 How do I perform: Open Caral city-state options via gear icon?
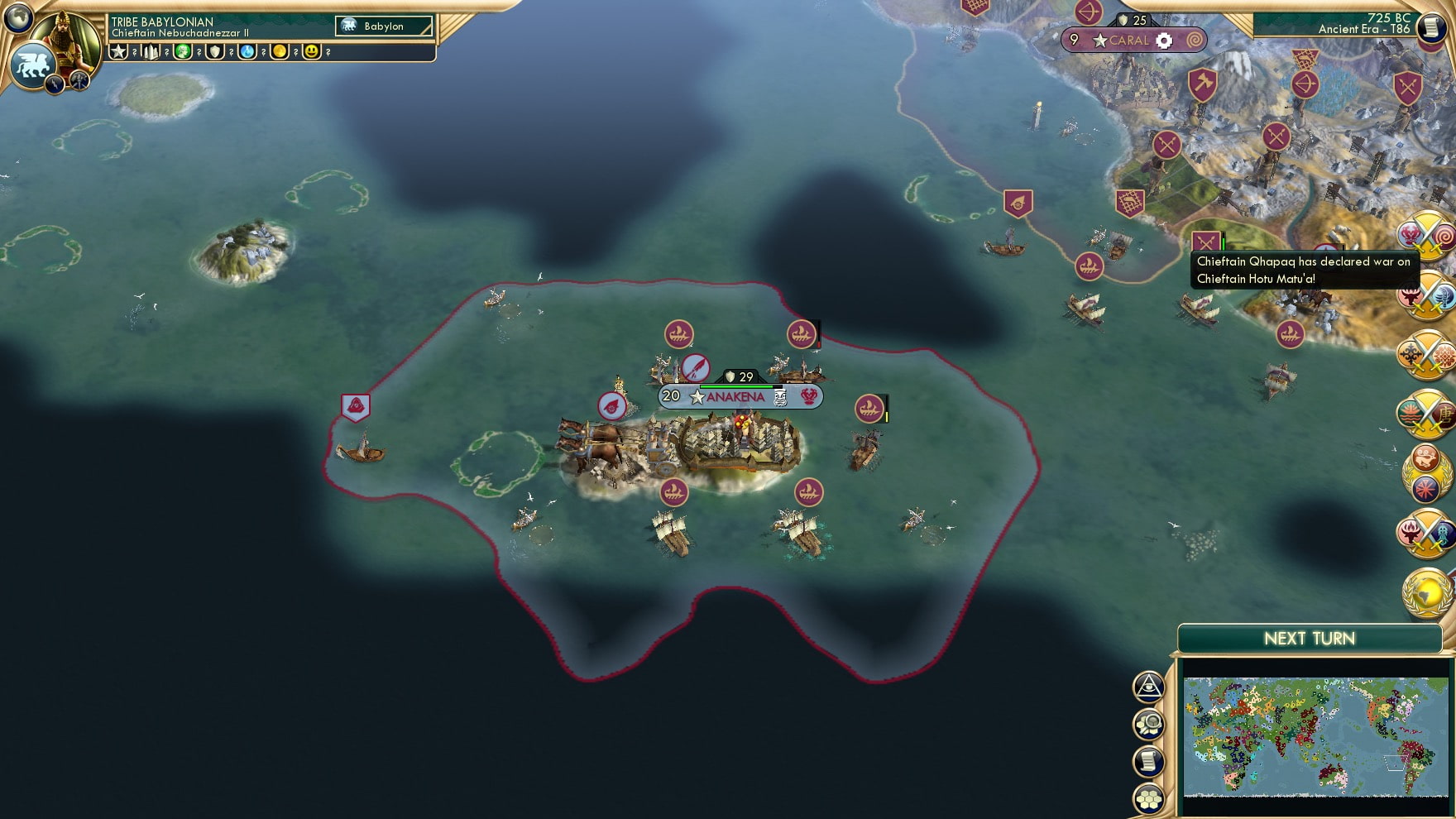[x=1165, y=40]
